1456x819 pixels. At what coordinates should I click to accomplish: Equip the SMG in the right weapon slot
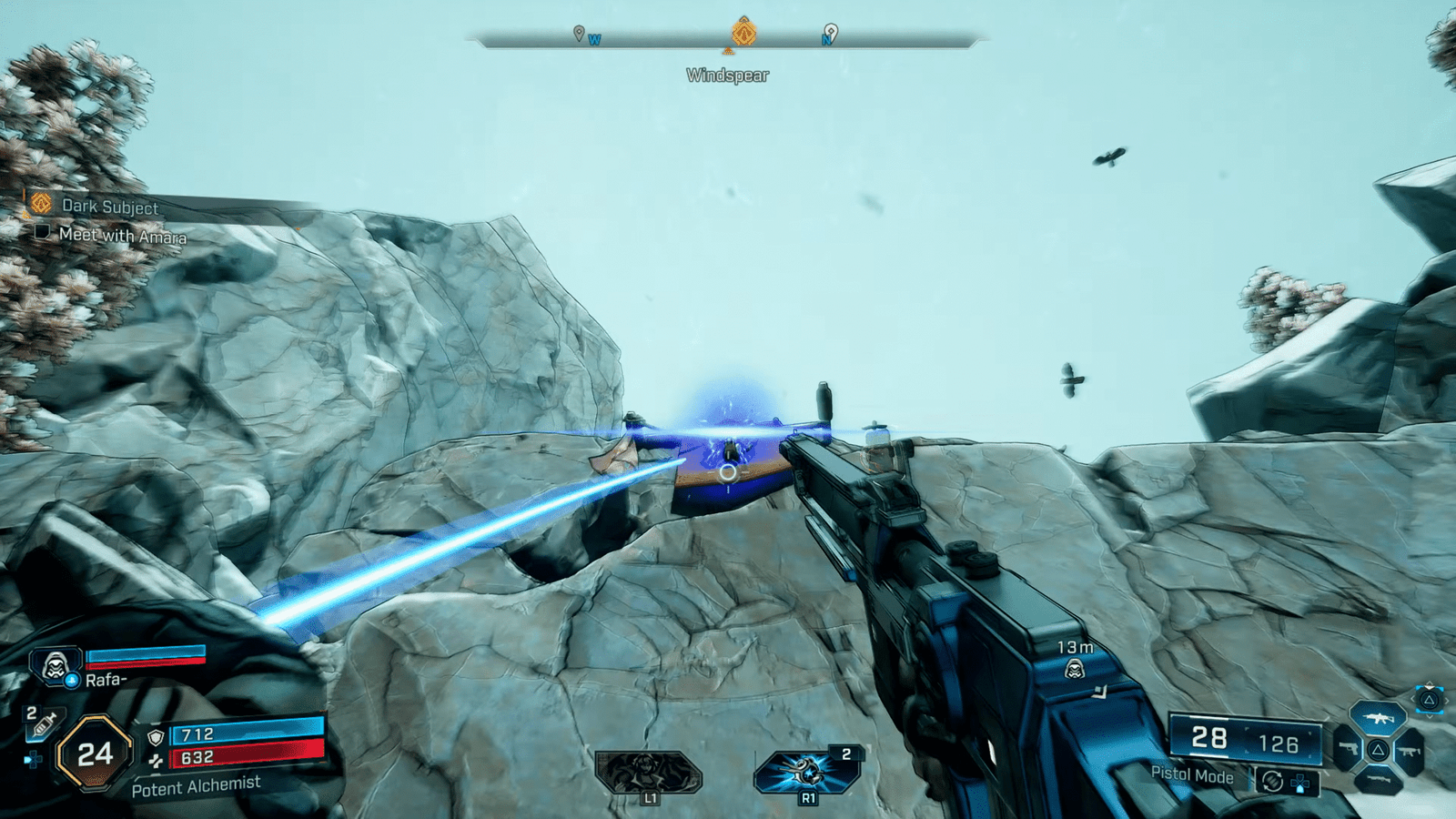click(x=1409, y=752)
